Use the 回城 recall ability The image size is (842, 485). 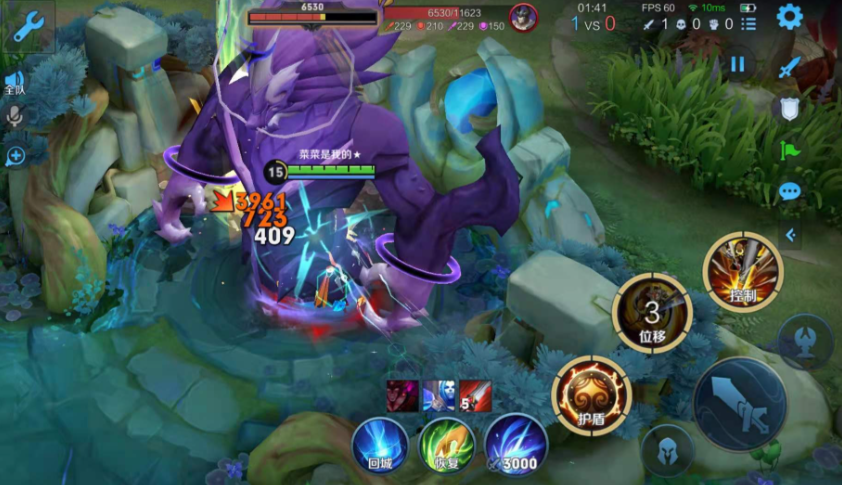[380, 444]
